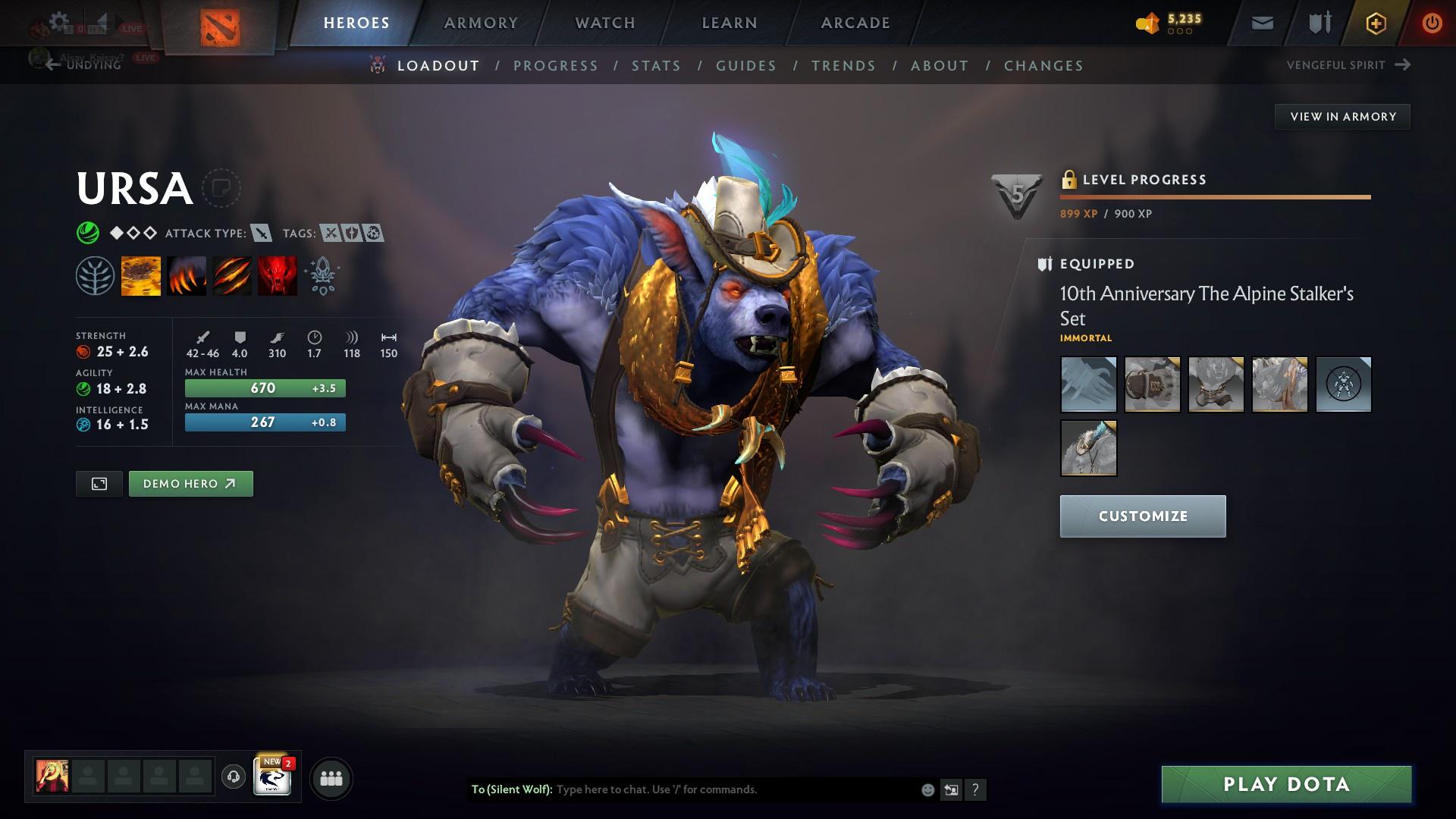The width and height of the screenshot is (1456, 819).
Task: Open Ursa's Enrage ultimate ability icon
Action: [277, 275]
